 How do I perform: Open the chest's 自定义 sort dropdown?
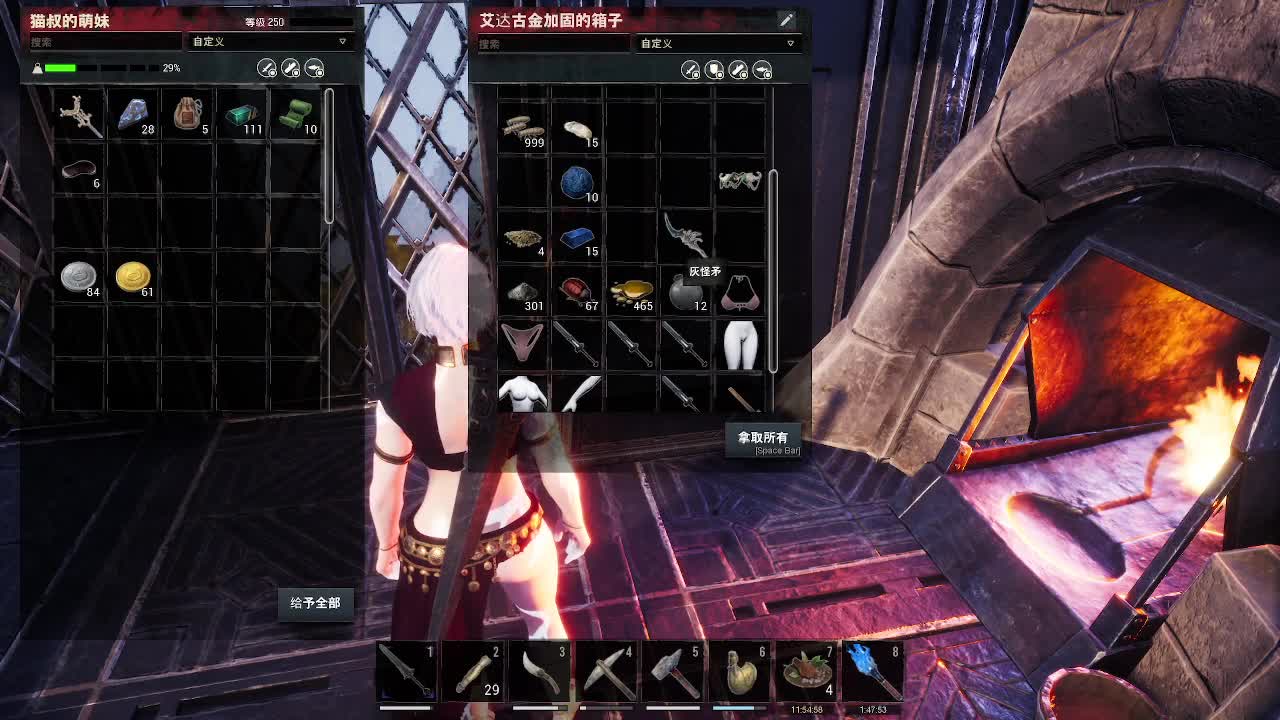[718, 43]
